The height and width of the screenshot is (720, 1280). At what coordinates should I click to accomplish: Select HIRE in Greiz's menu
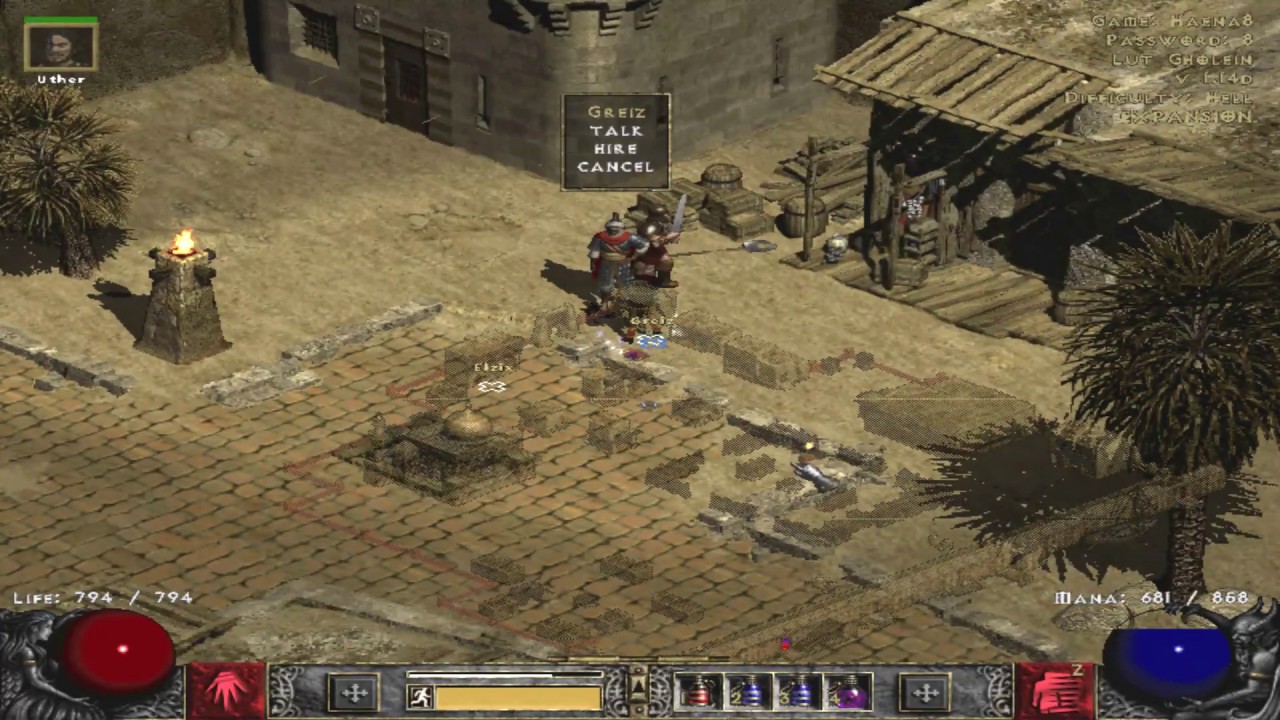[615, 149]
